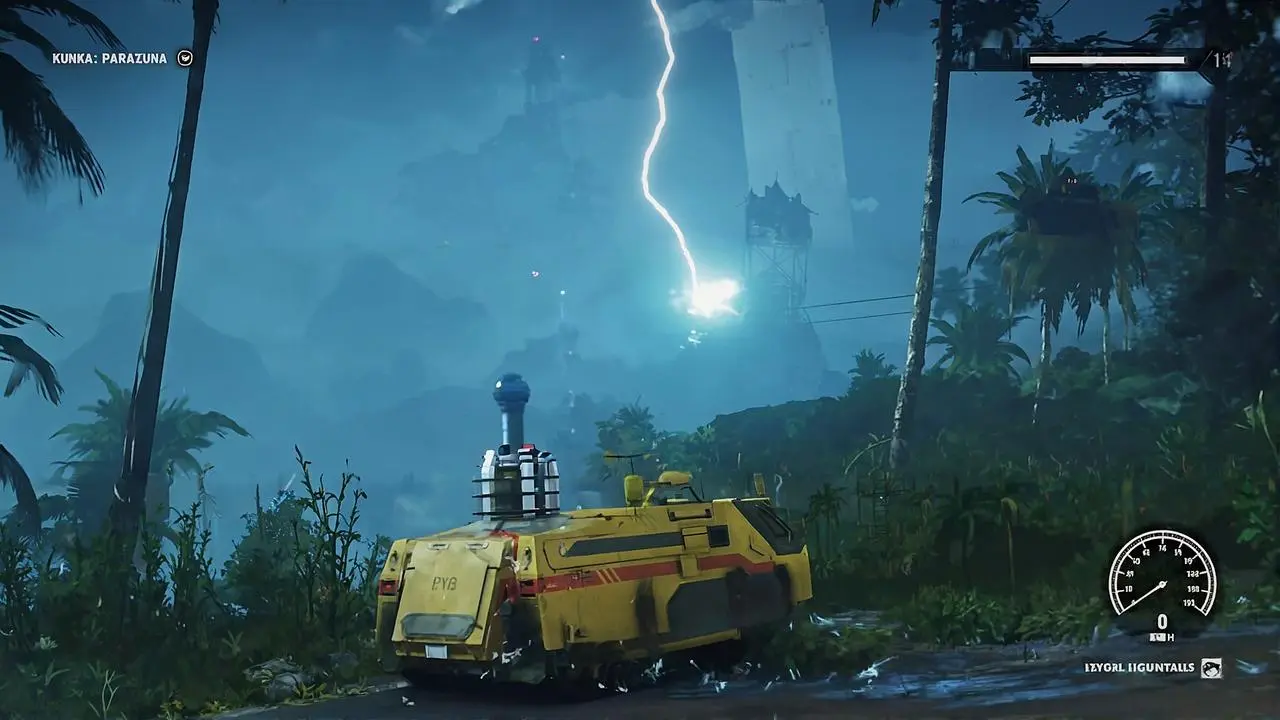Click the 190 marking on the speedometer dial
The image size is (1280, 720).
tap(1189, 602)
